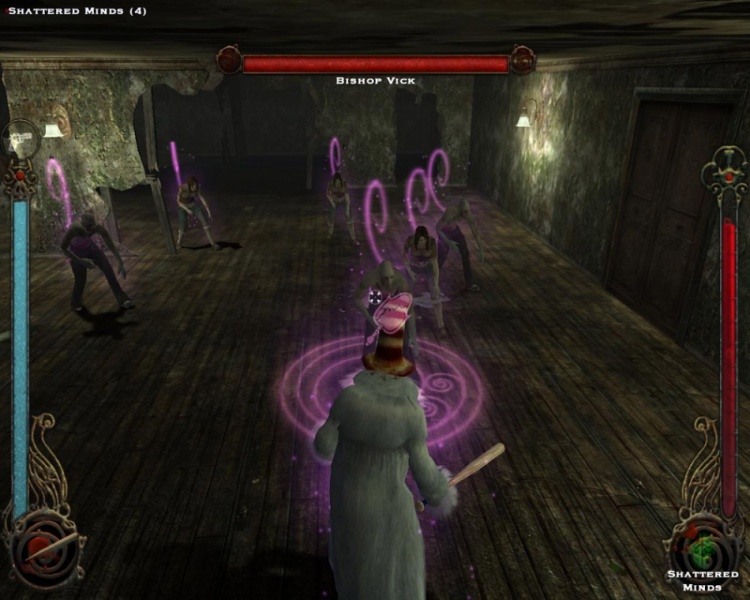Activate the Shattered Minds discipline icon

(x=705, y=545)
